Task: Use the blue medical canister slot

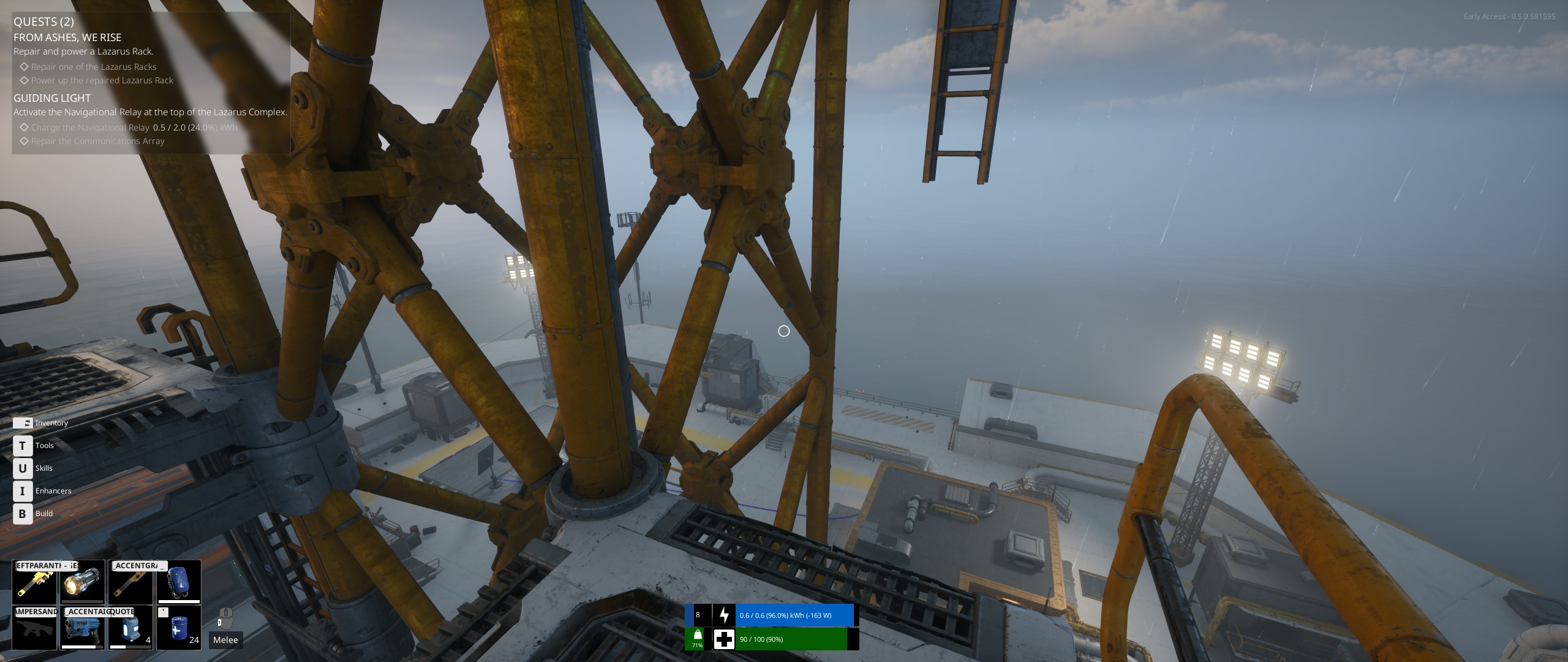Action: (178, 628)
